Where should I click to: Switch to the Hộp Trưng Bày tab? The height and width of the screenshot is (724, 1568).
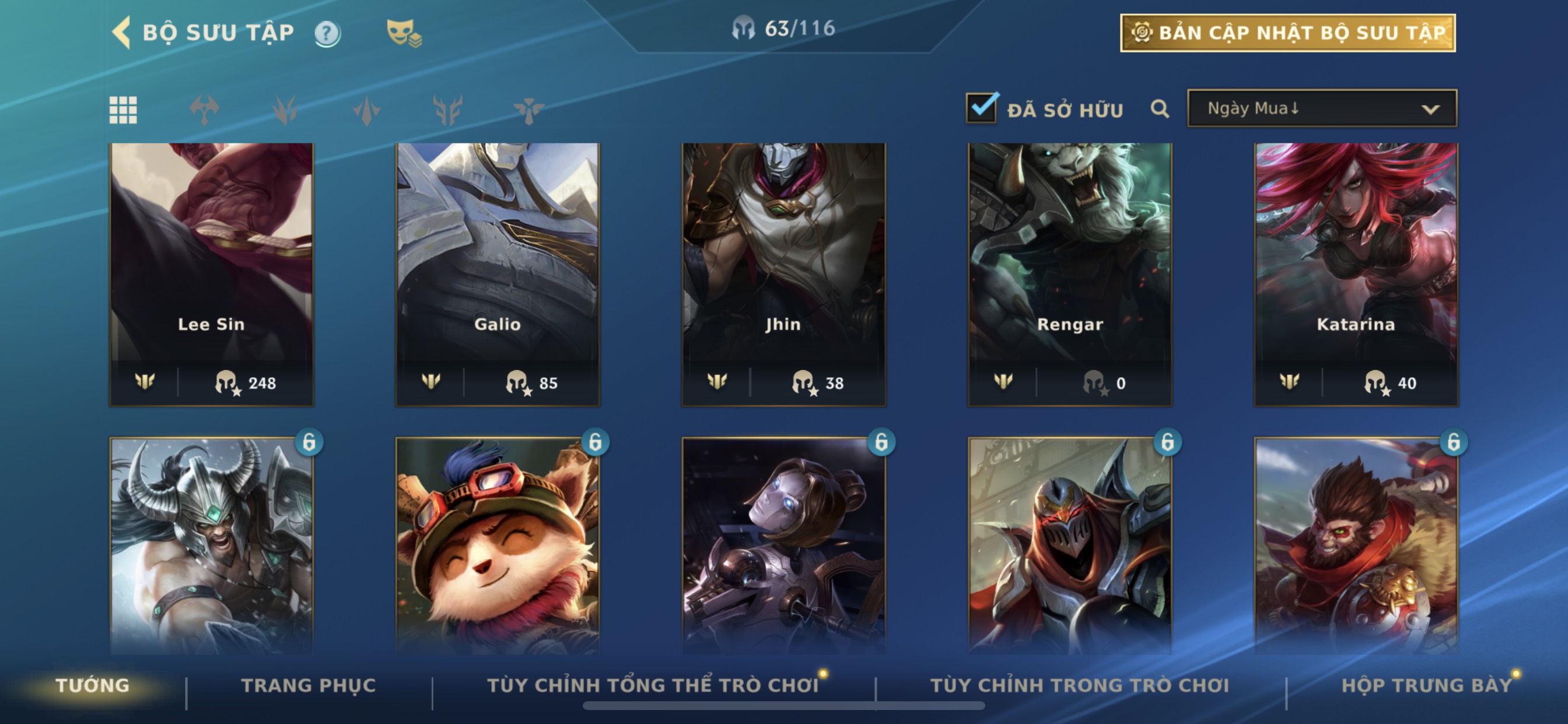coord(1427,686)
